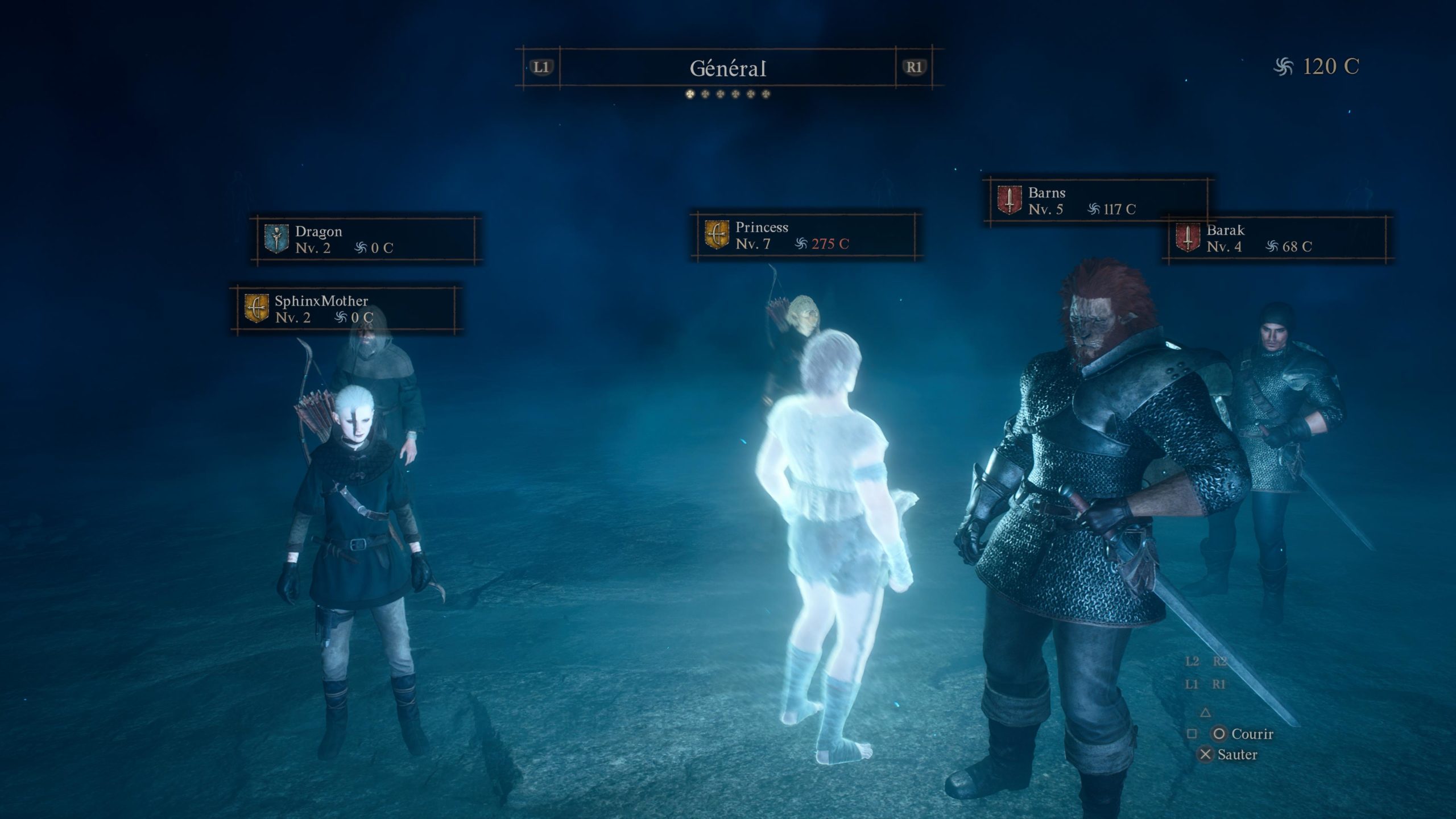Click Barak's pawn nameplate
This screenshot has width=1456, height=819.
click(x=1277, y=239)
